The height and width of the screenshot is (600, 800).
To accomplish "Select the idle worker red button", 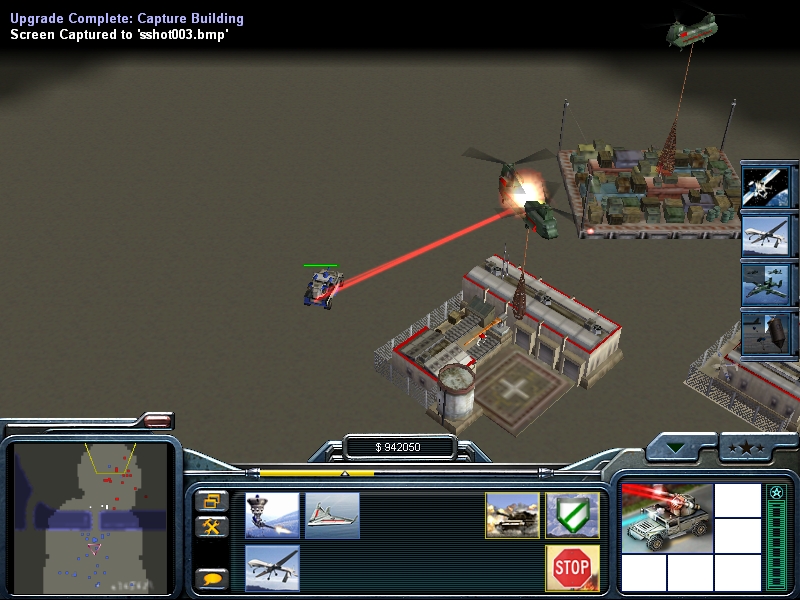I will pyautogui.click(x=157, y=421).
